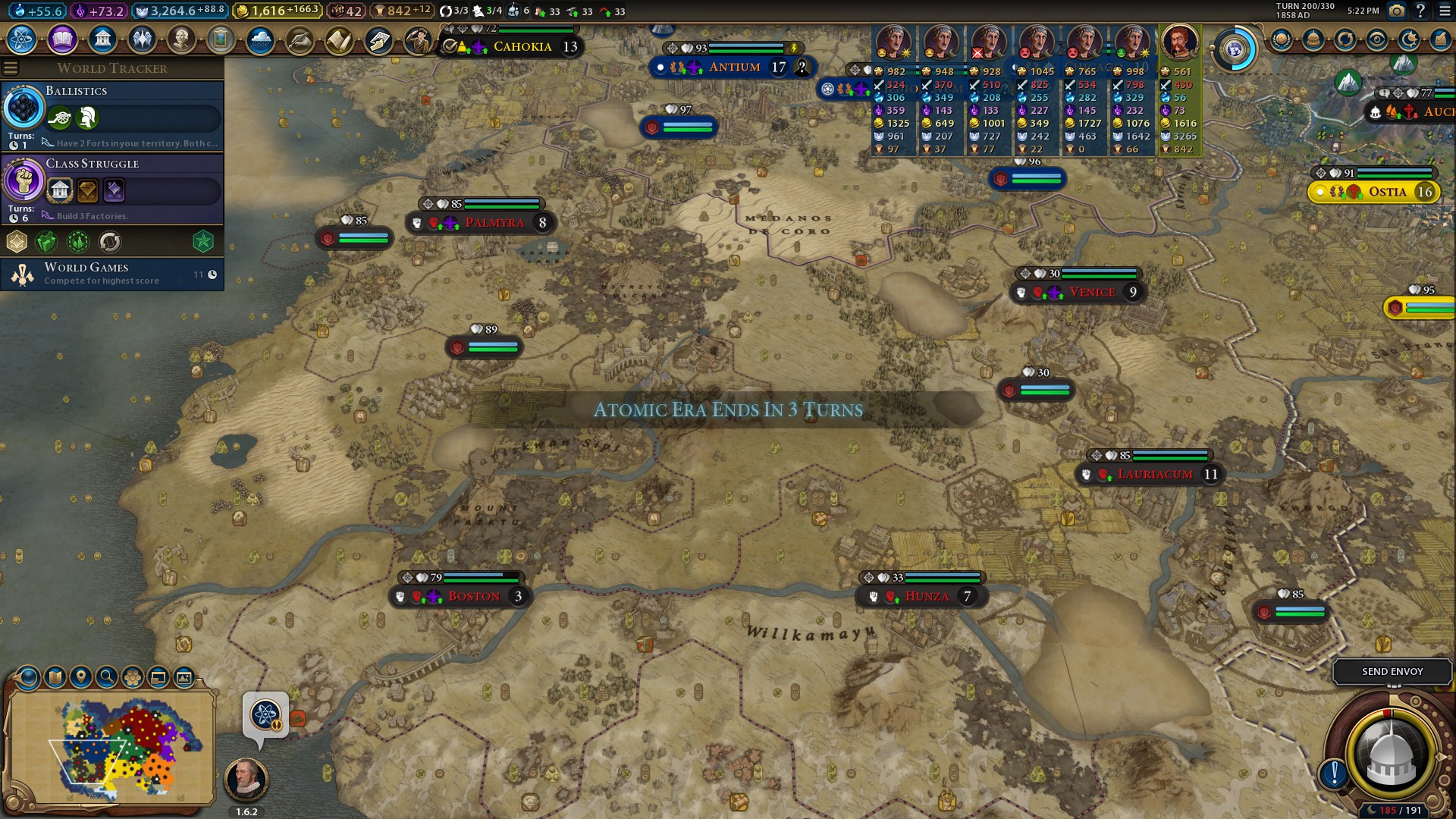Show the climate rain cloud panel
Viewport: 1456px width, 819px height.
260,39
